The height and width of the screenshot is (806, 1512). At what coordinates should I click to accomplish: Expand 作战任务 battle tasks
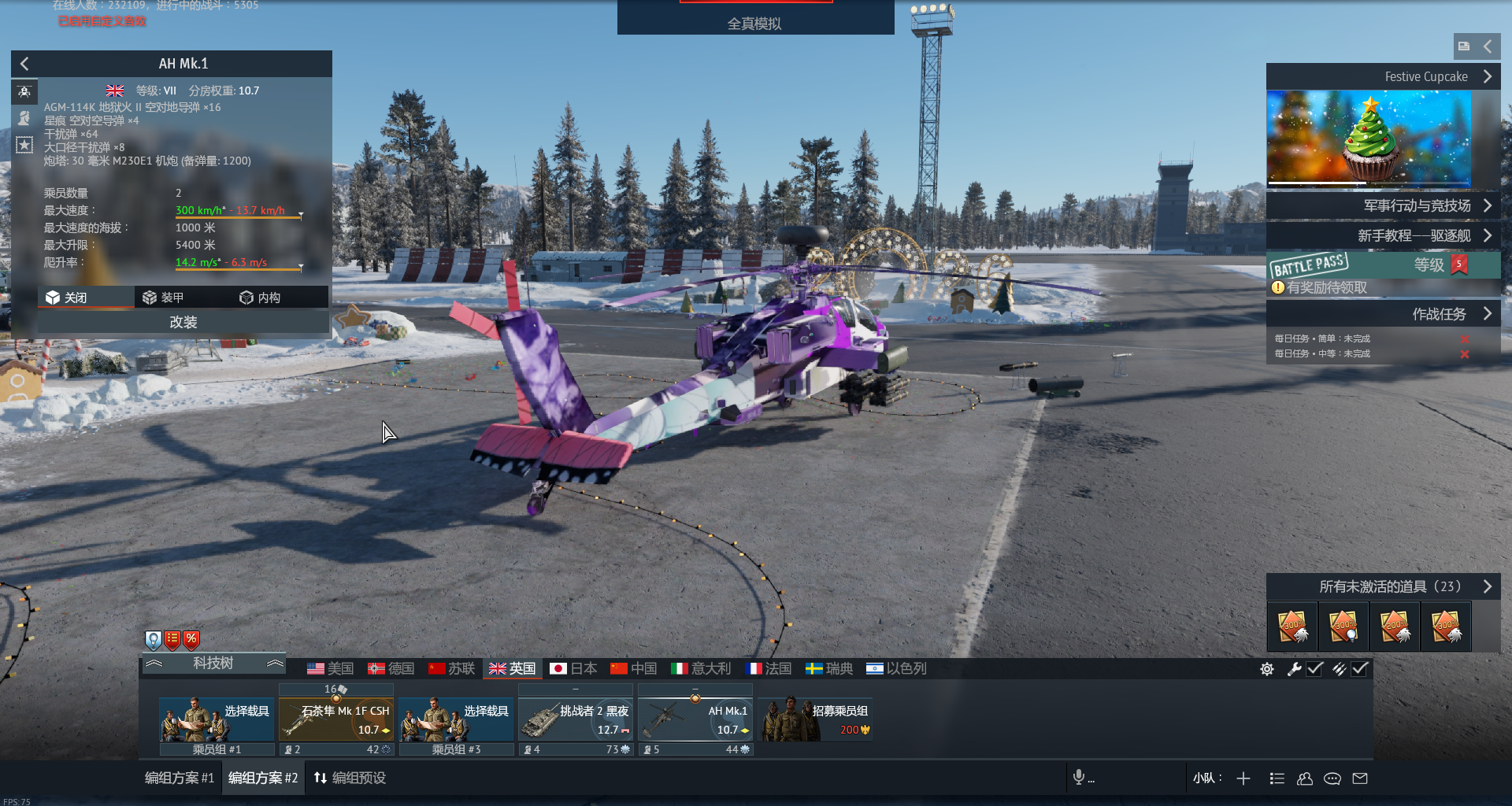click(1382, 314)
